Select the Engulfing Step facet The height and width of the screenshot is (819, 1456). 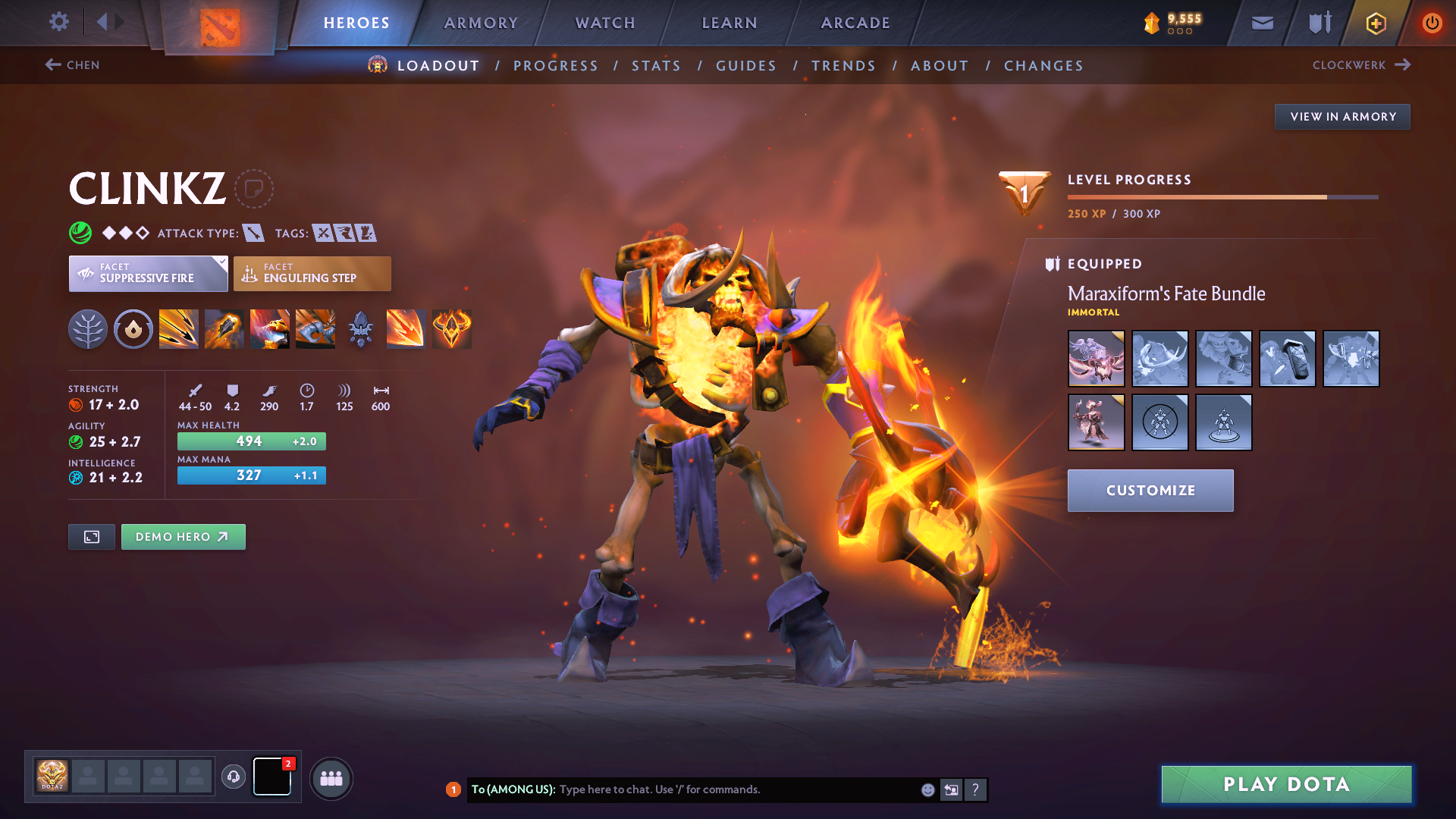coord(312,273)
